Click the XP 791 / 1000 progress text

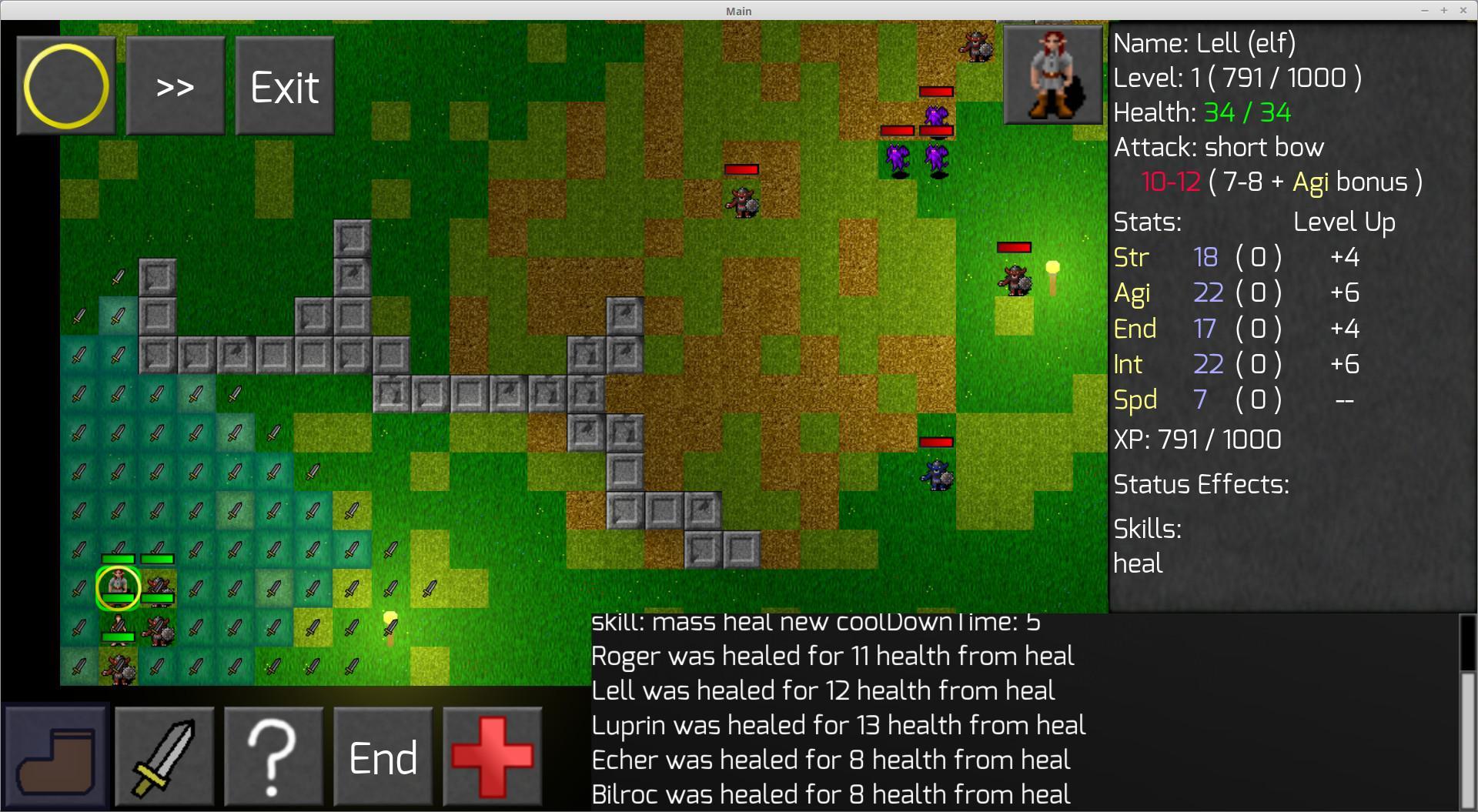pos(1196,439)
